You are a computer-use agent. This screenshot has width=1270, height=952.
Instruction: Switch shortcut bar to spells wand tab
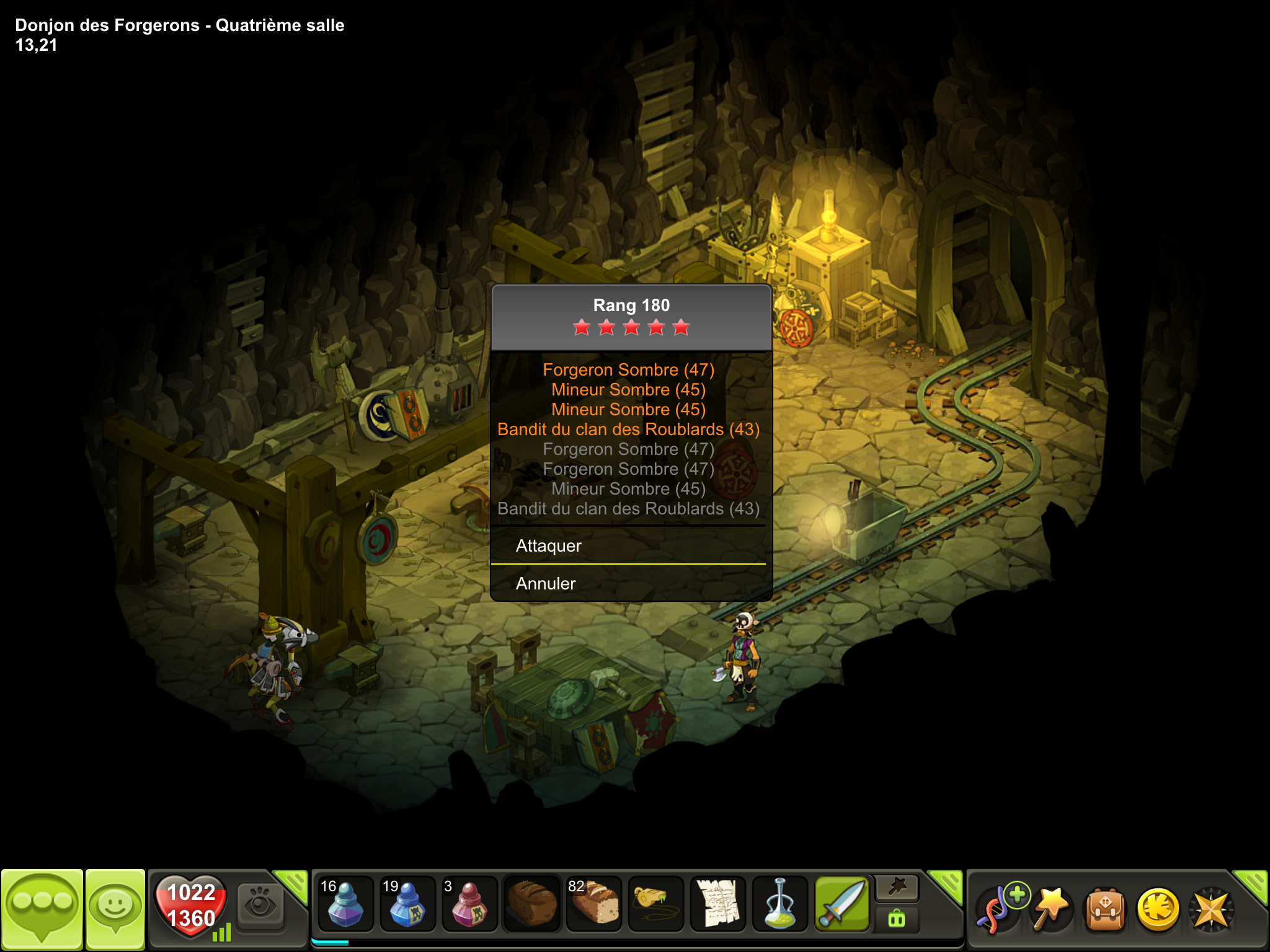[x=897, y=888]
